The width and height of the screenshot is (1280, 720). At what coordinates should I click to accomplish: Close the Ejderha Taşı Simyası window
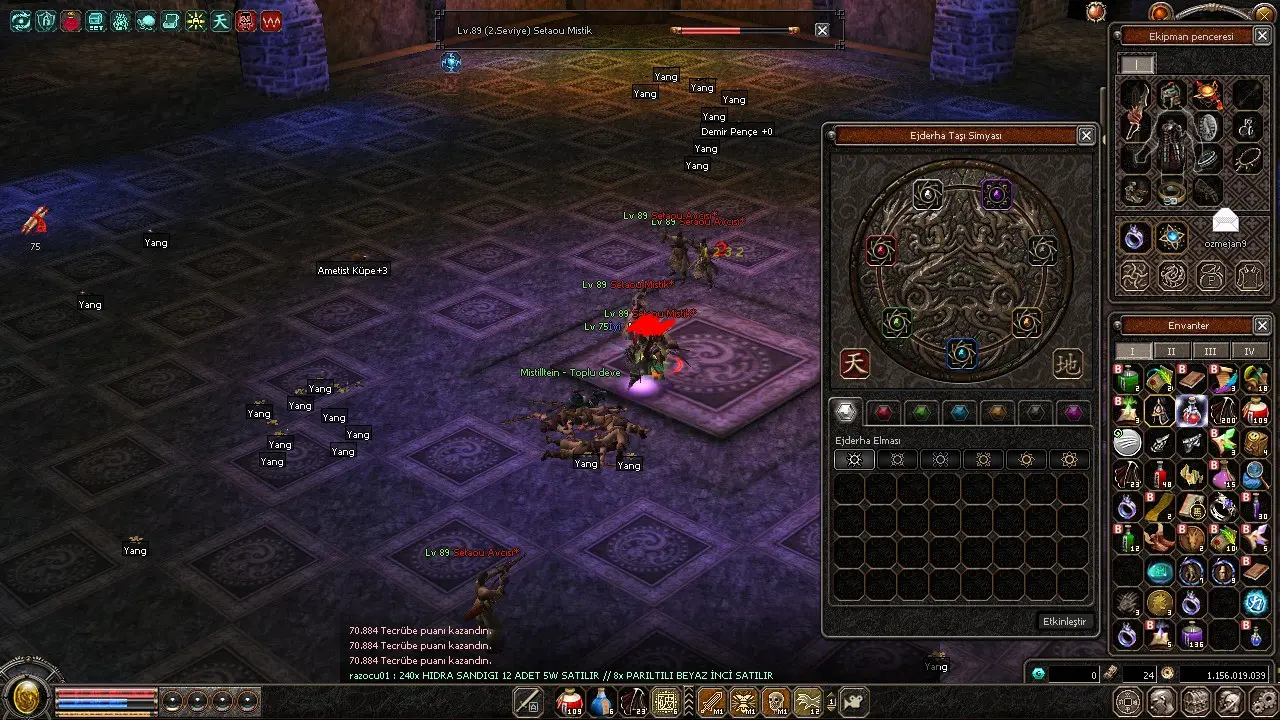tap(1086, 135)
